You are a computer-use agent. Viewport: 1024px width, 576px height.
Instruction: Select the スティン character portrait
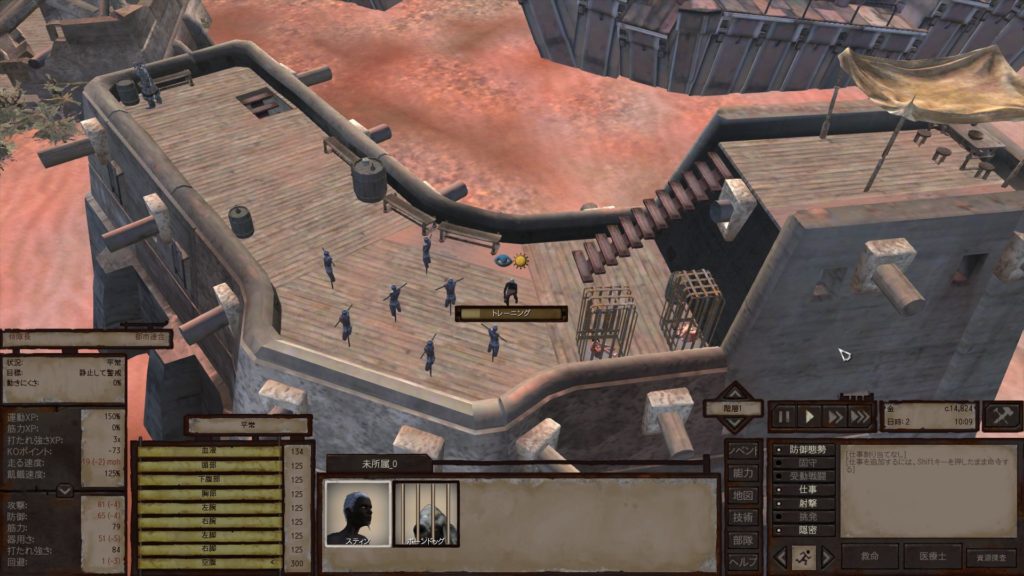[x=359, y=513]
